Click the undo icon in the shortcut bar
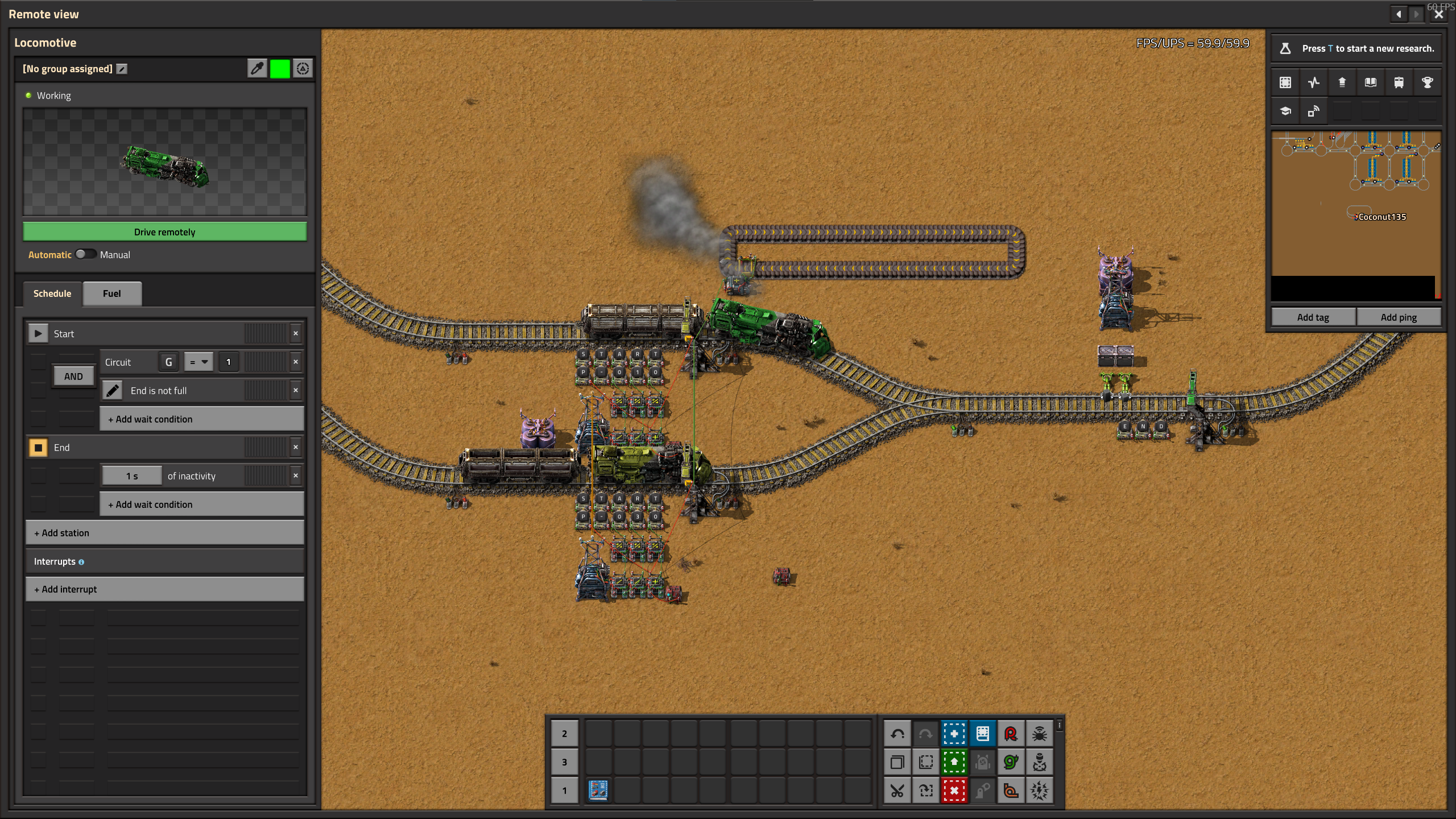1456x819 pixels. pos(897,733)
